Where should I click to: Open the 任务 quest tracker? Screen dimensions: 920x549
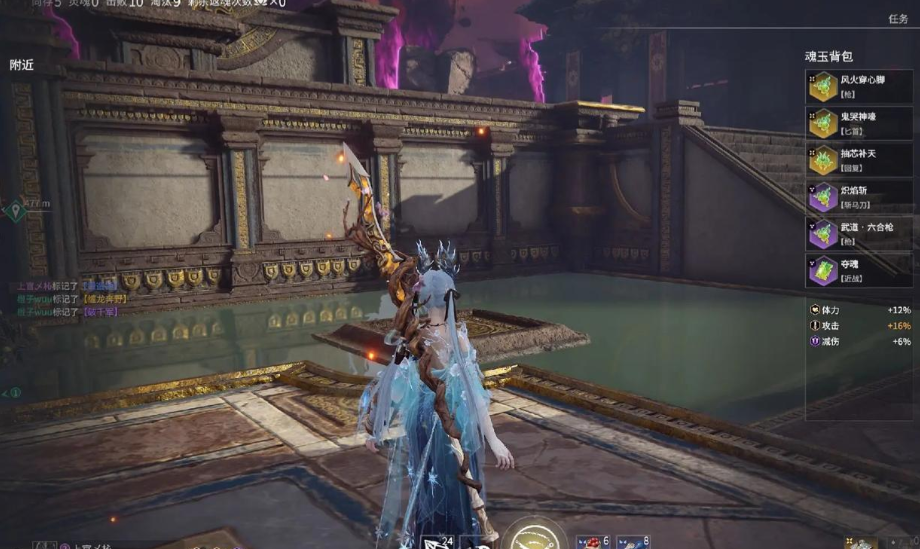pyautogui.click(x=897, y=19)
